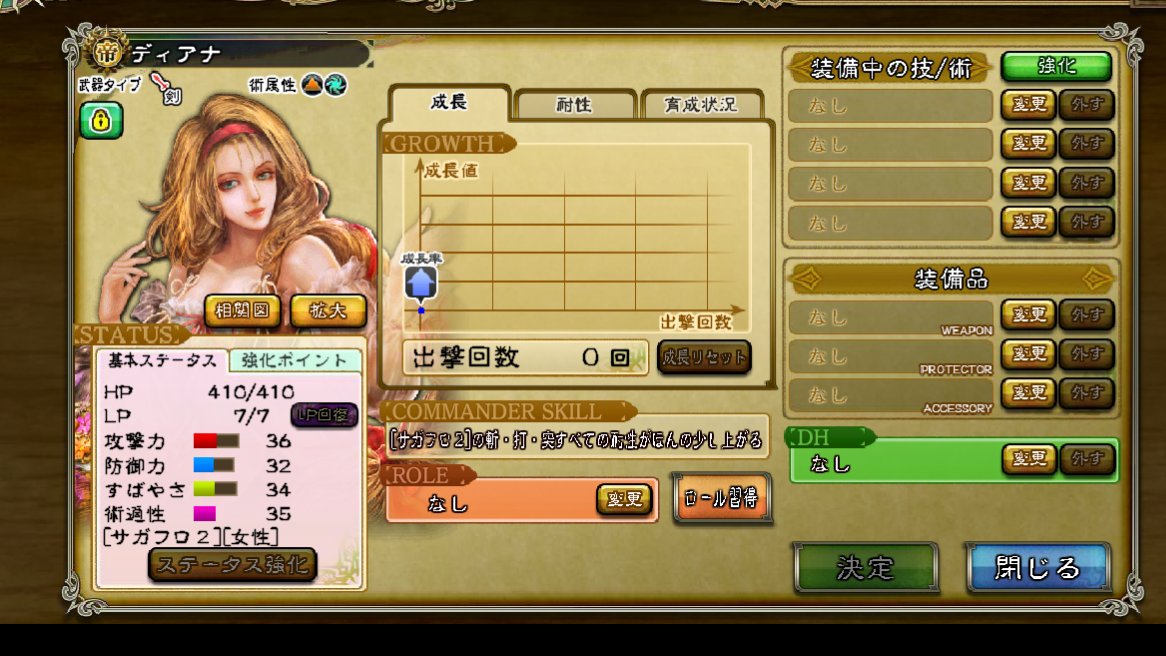Change the ACCESSORY equipment slot
Screen dimensions: 1166x656
pos(1028,392)
